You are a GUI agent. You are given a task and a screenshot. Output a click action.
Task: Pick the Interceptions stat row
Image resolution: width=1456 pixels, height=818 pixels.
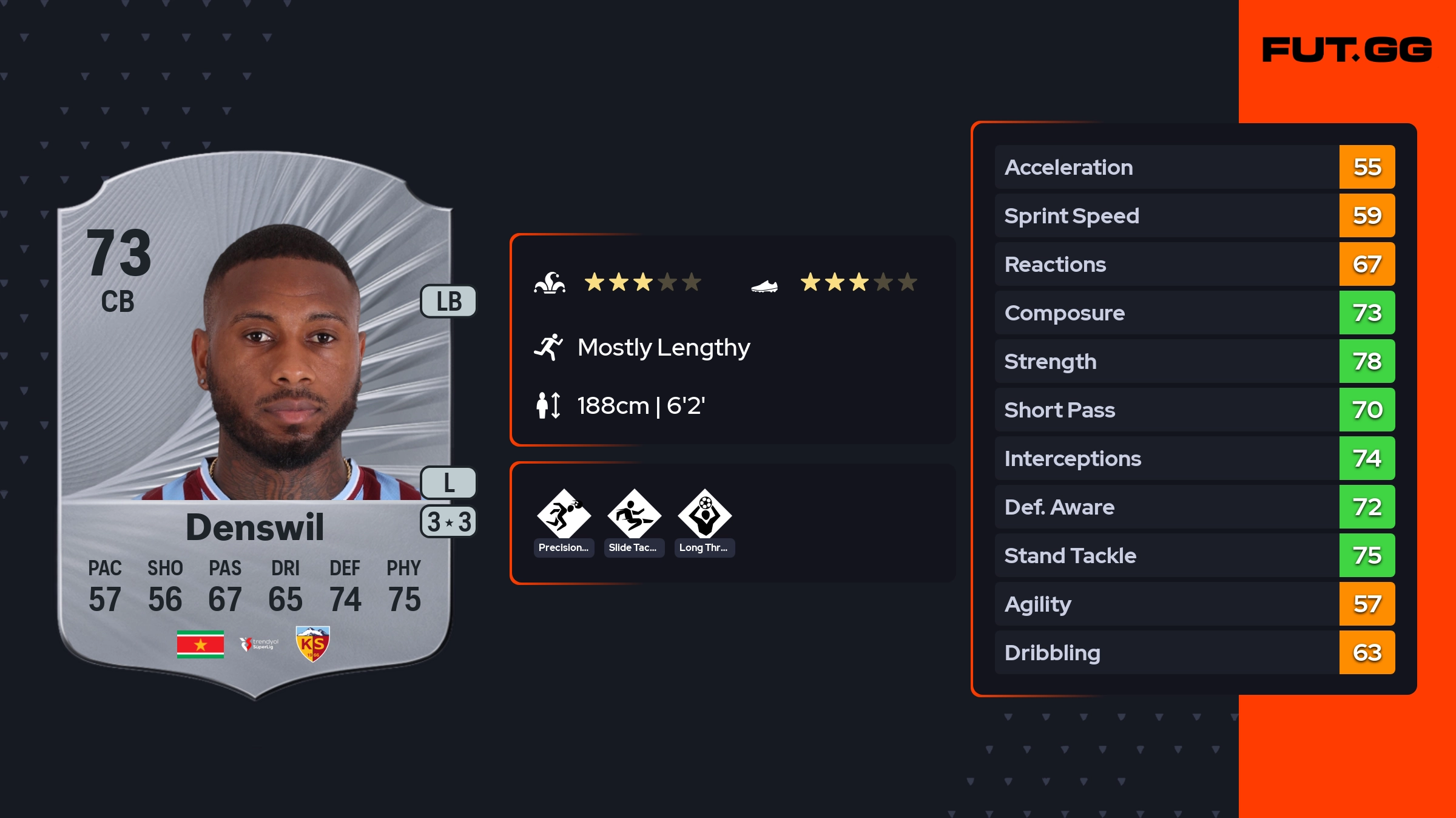coord(1194,459)
